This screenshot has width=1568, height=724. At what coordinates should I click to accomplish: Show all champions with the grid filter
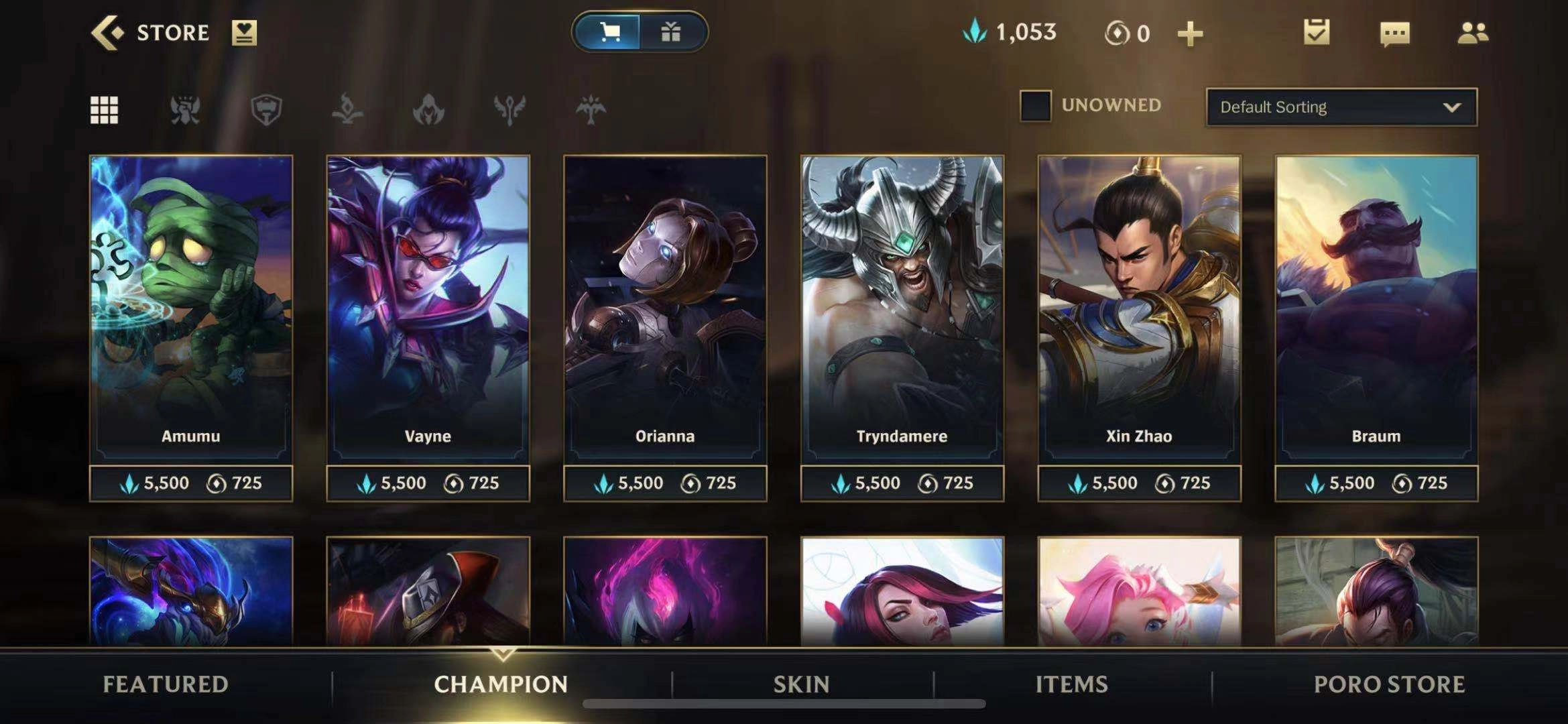[x=105, y=109]
